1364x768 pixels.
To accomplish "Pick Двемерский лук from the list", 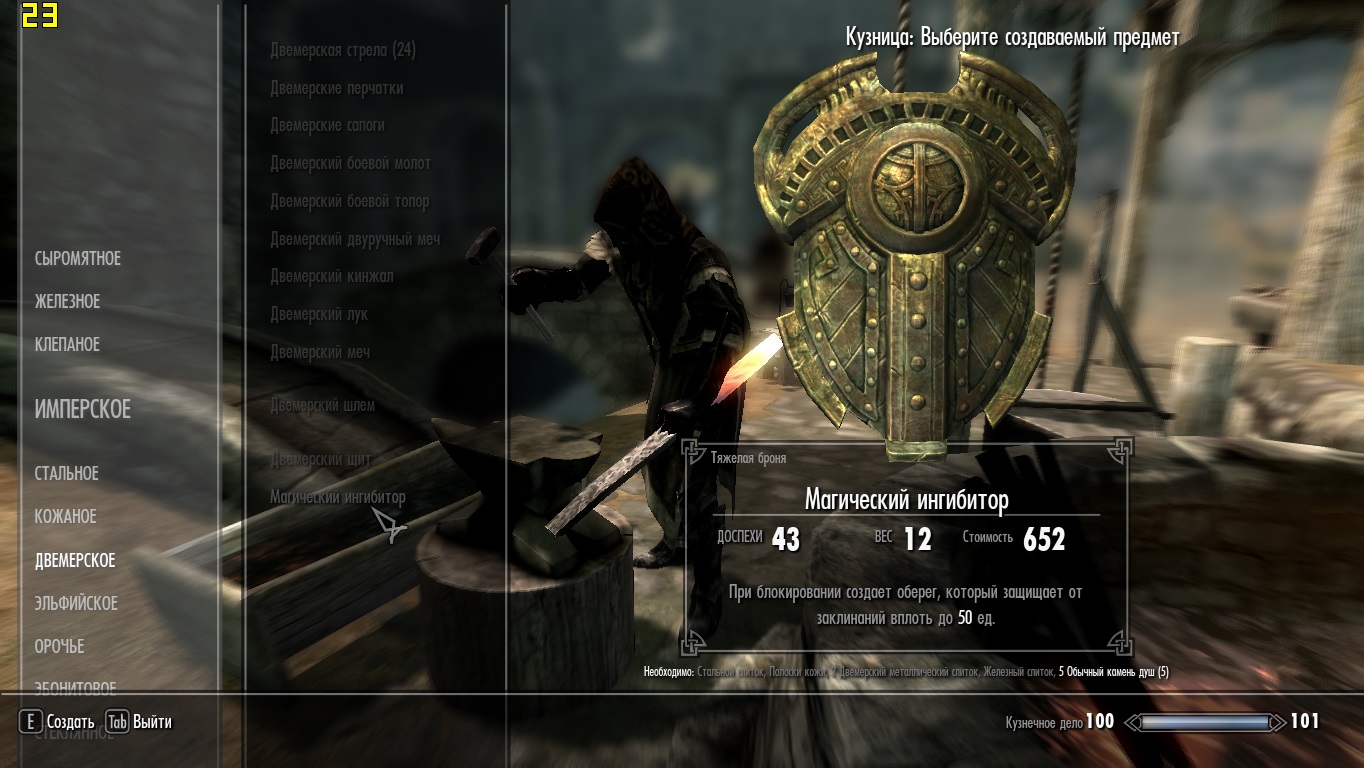I will 319,314.
